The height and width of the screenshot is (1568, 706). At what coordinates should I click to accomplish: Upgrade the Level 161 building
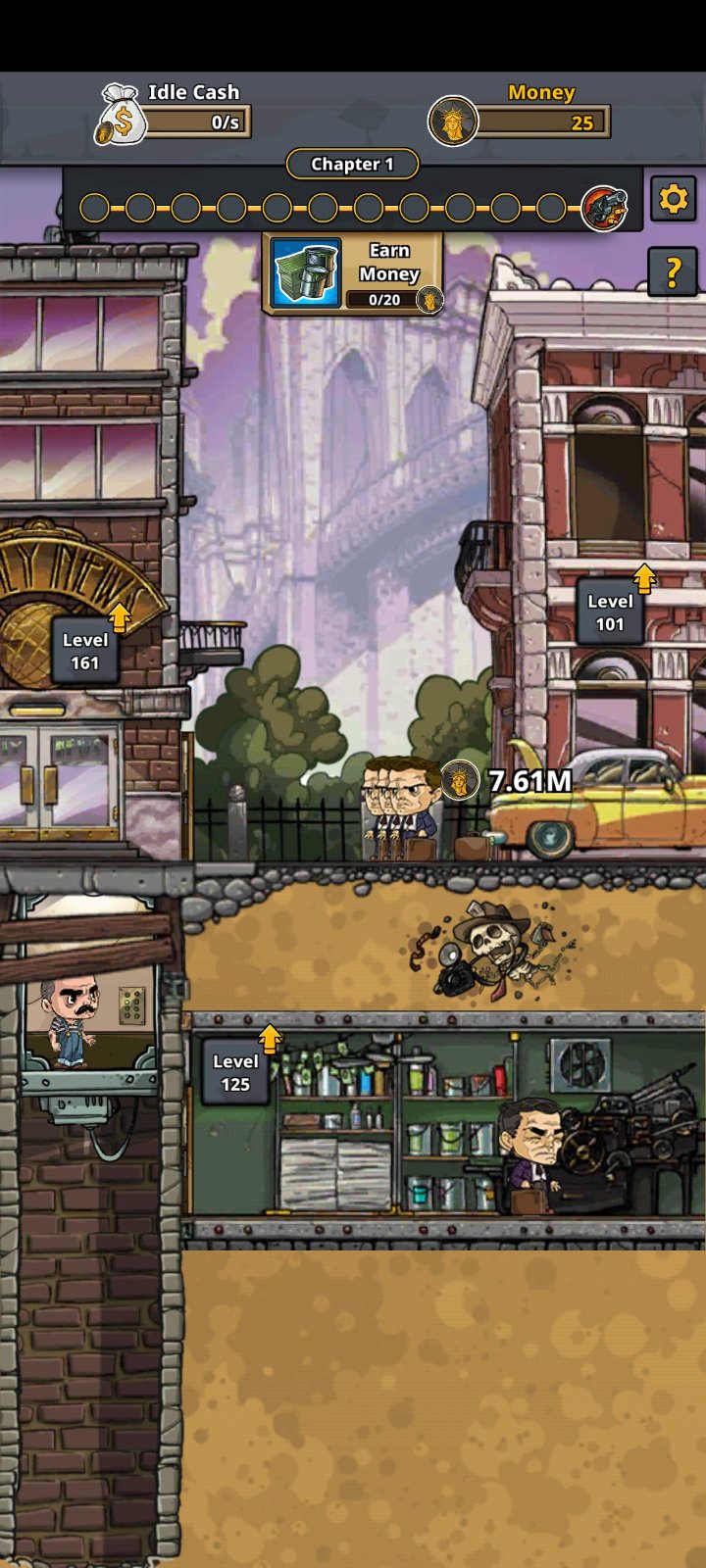(86, 650)
